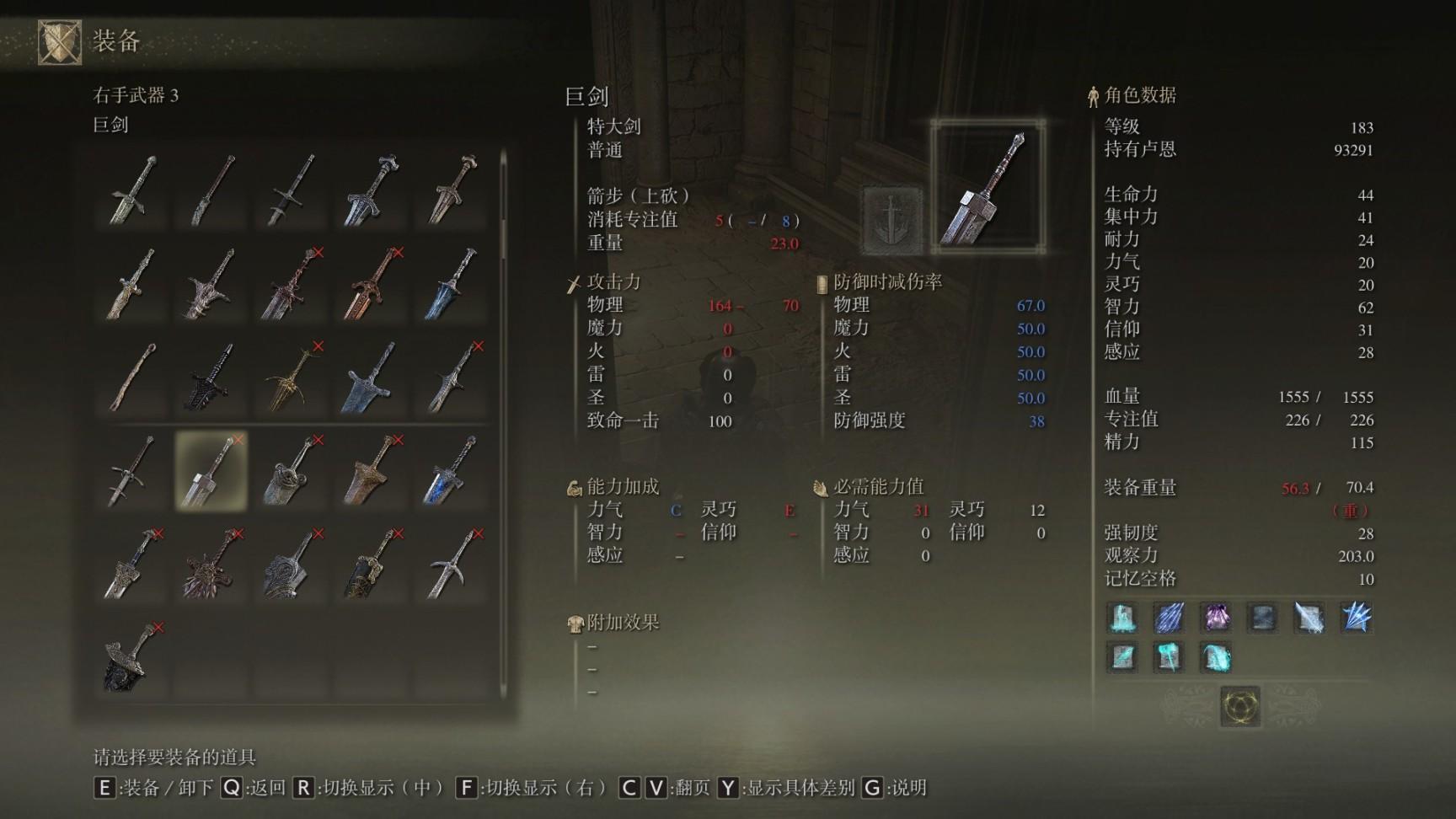Select the wooden branch-shaped sword slot
The width and height of the screenshot is (1456, 819).
[x=131, y=377]
